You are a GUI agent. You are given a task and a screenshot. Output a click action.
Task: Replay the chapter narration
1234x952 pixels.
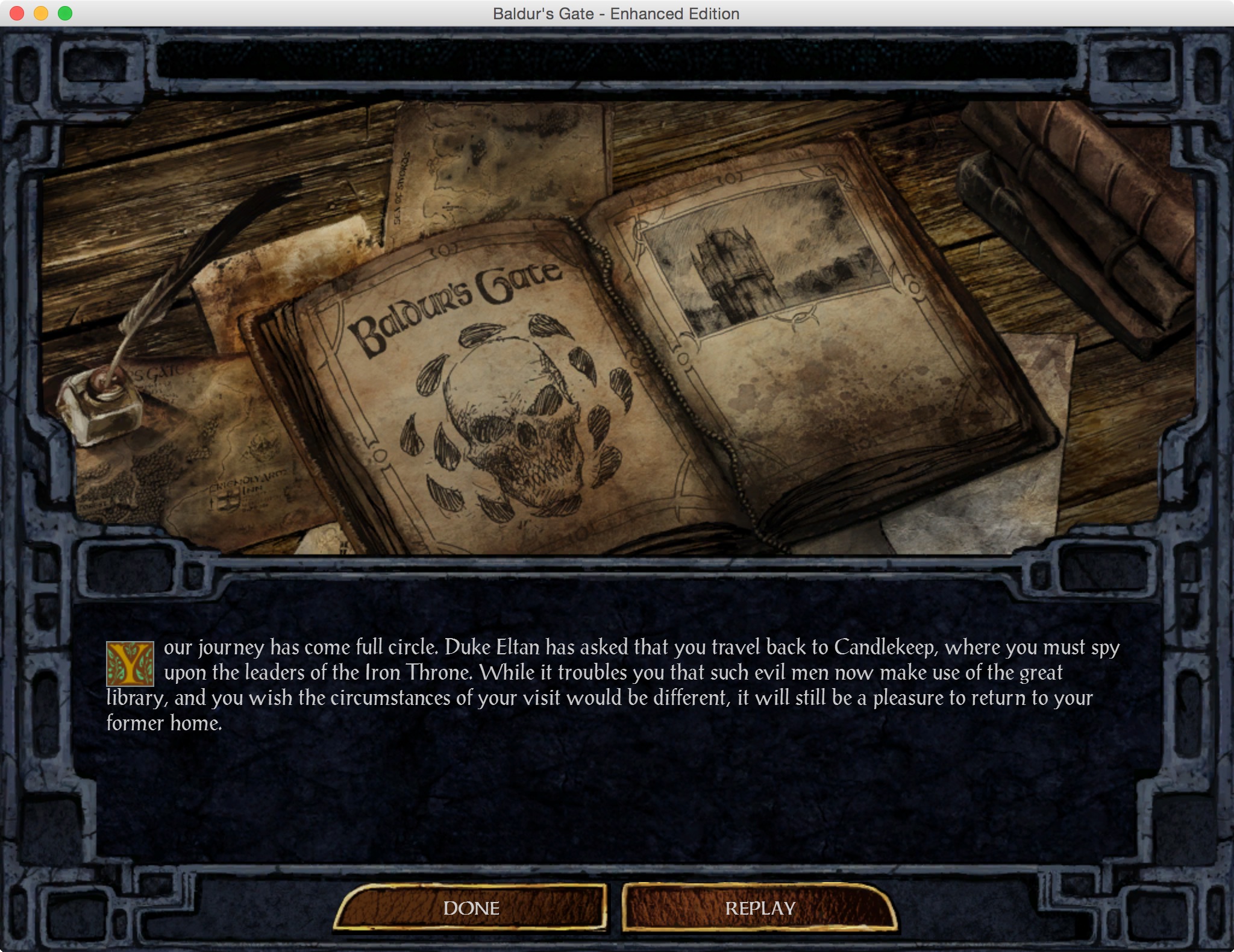coord(760,908)
